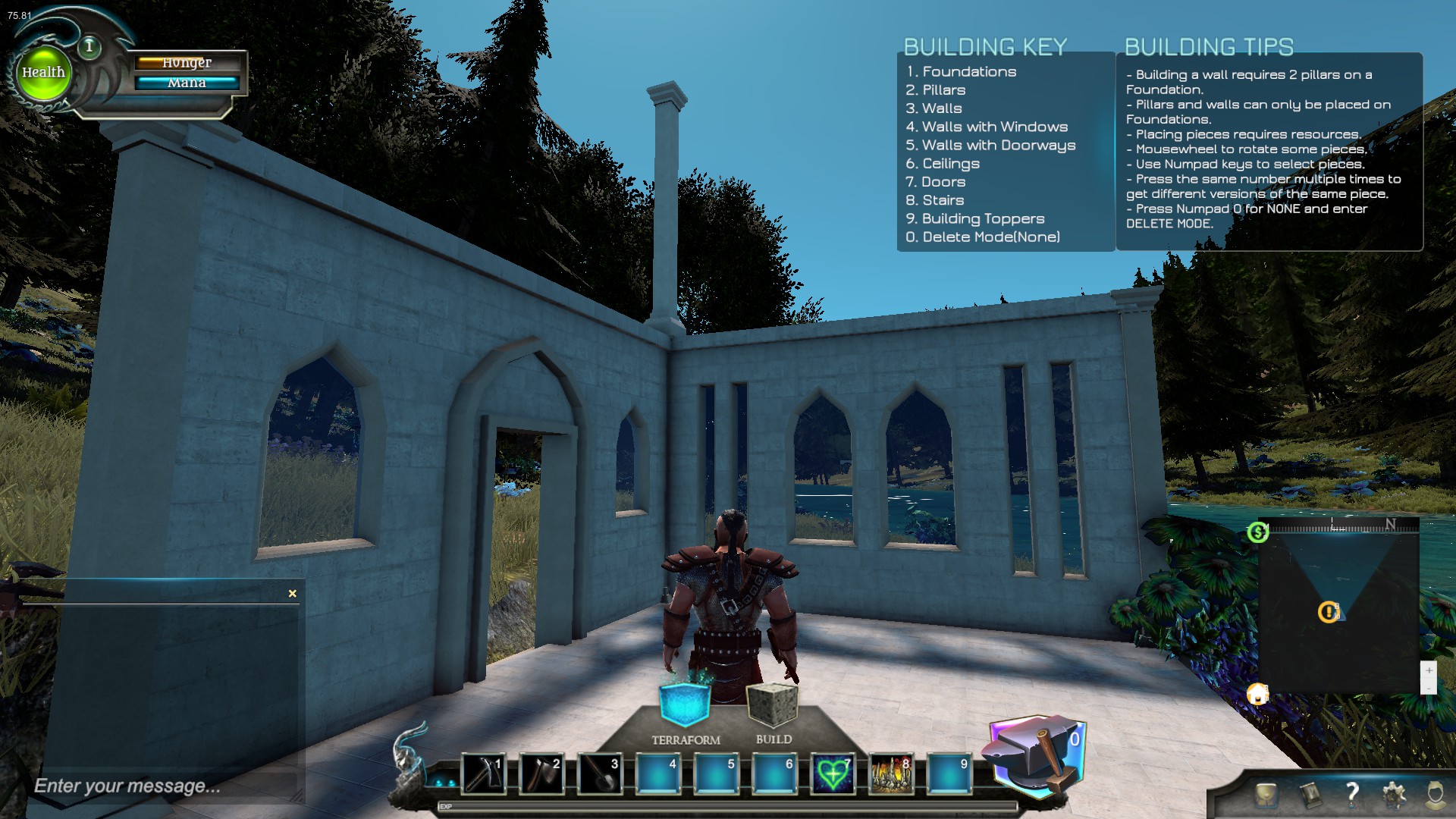Toggle the currency indicator on the minimap
The width and height of the screenshot is (1456, 819).
[x=1258, y=533]
